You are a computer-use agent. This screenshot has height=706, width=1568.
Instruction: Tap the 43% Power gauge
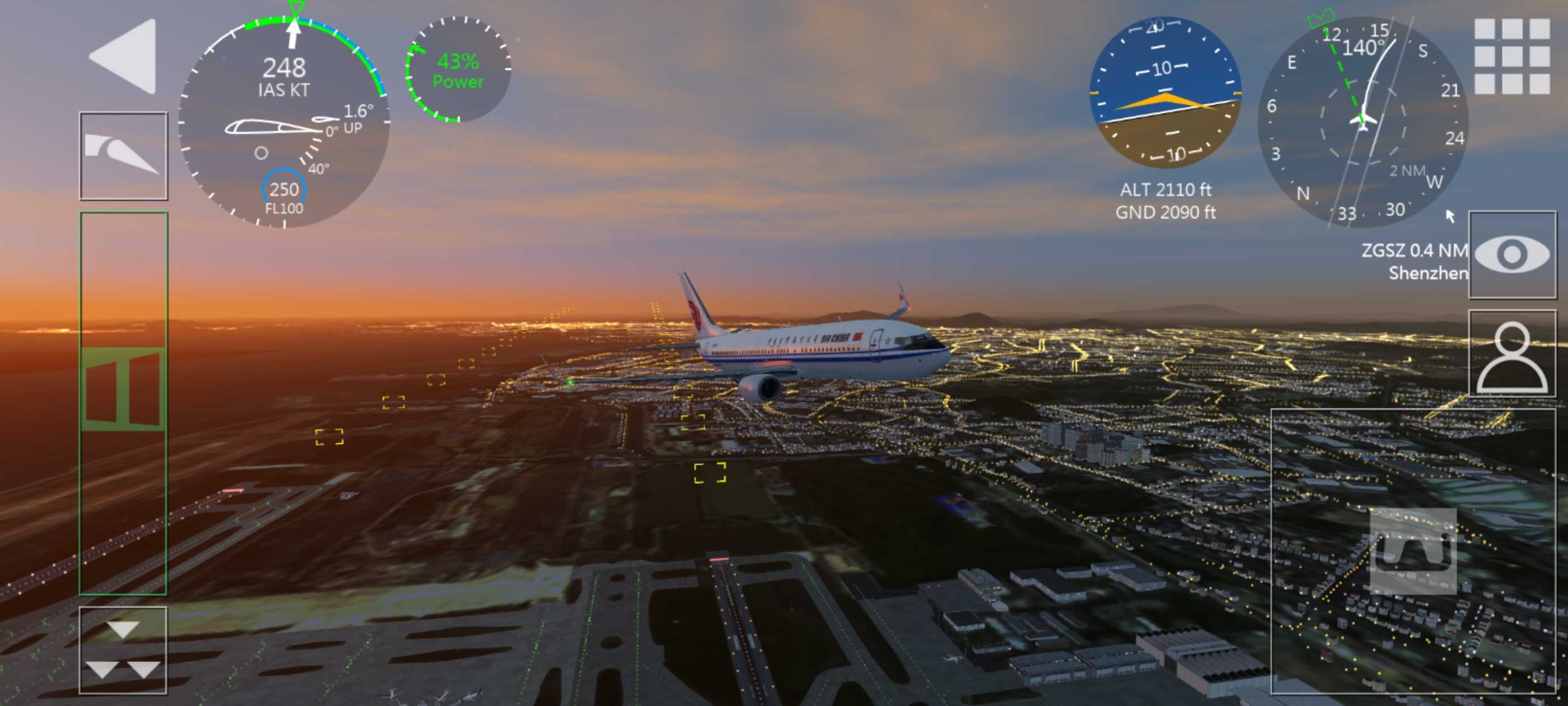click(458, 70)
